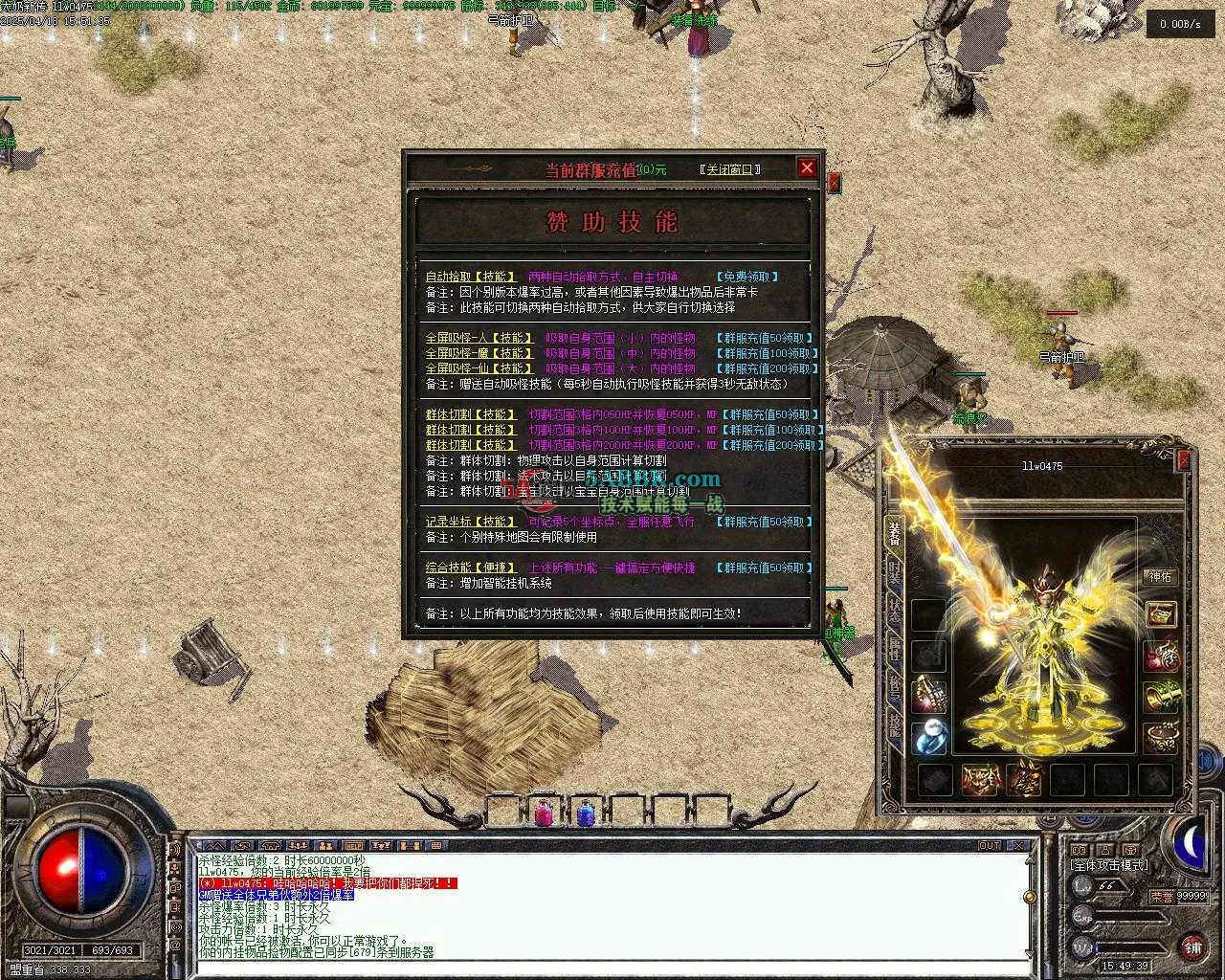
Task: Claim 全屏吸怪-魔 with 群服充值100领取
Action: point(768,353)
